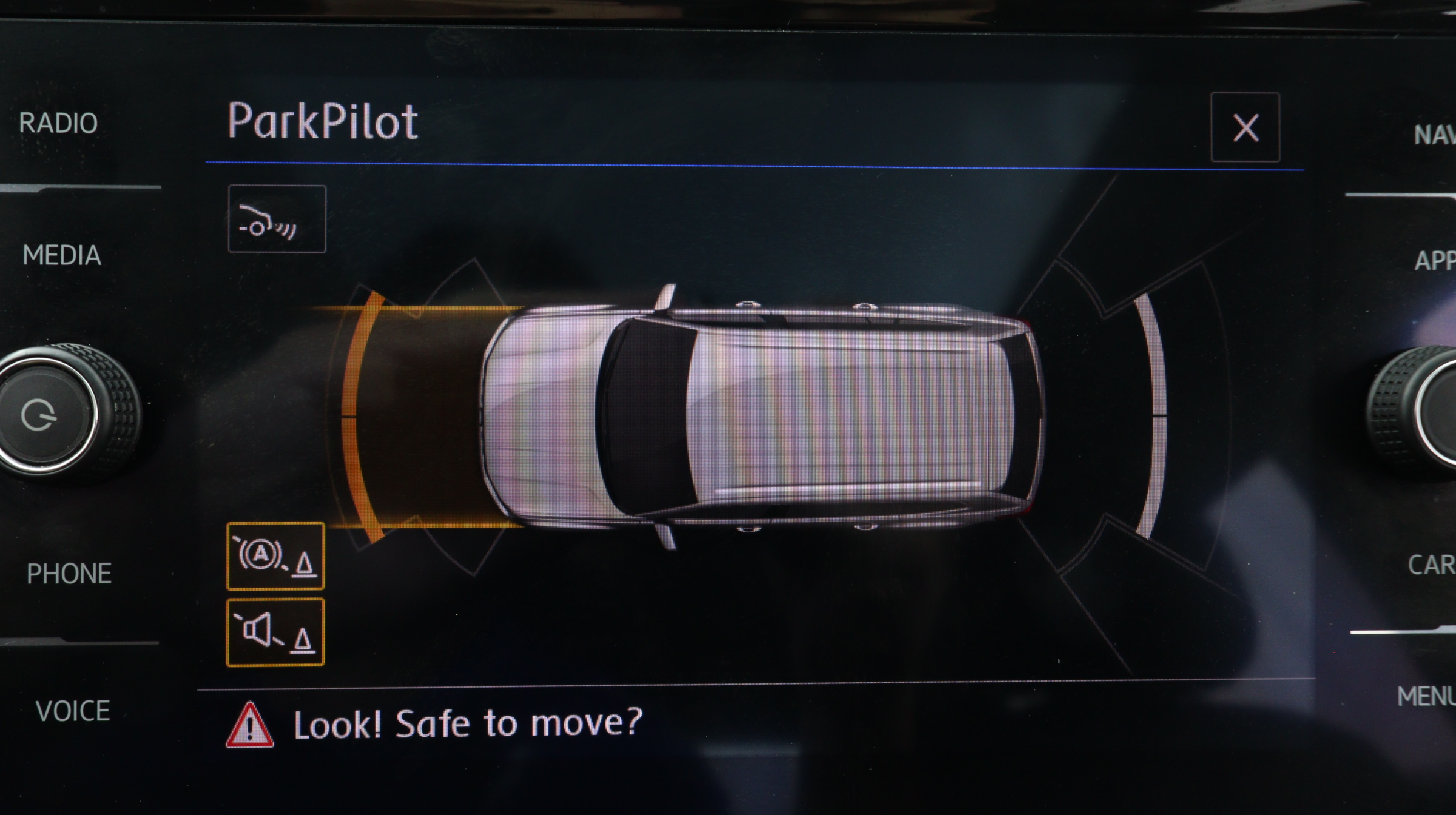Image resolution: width=1456 pixels, height=815 pixels.
Task: Toggle the speaker mute warning icon
Action: (275, 632)
